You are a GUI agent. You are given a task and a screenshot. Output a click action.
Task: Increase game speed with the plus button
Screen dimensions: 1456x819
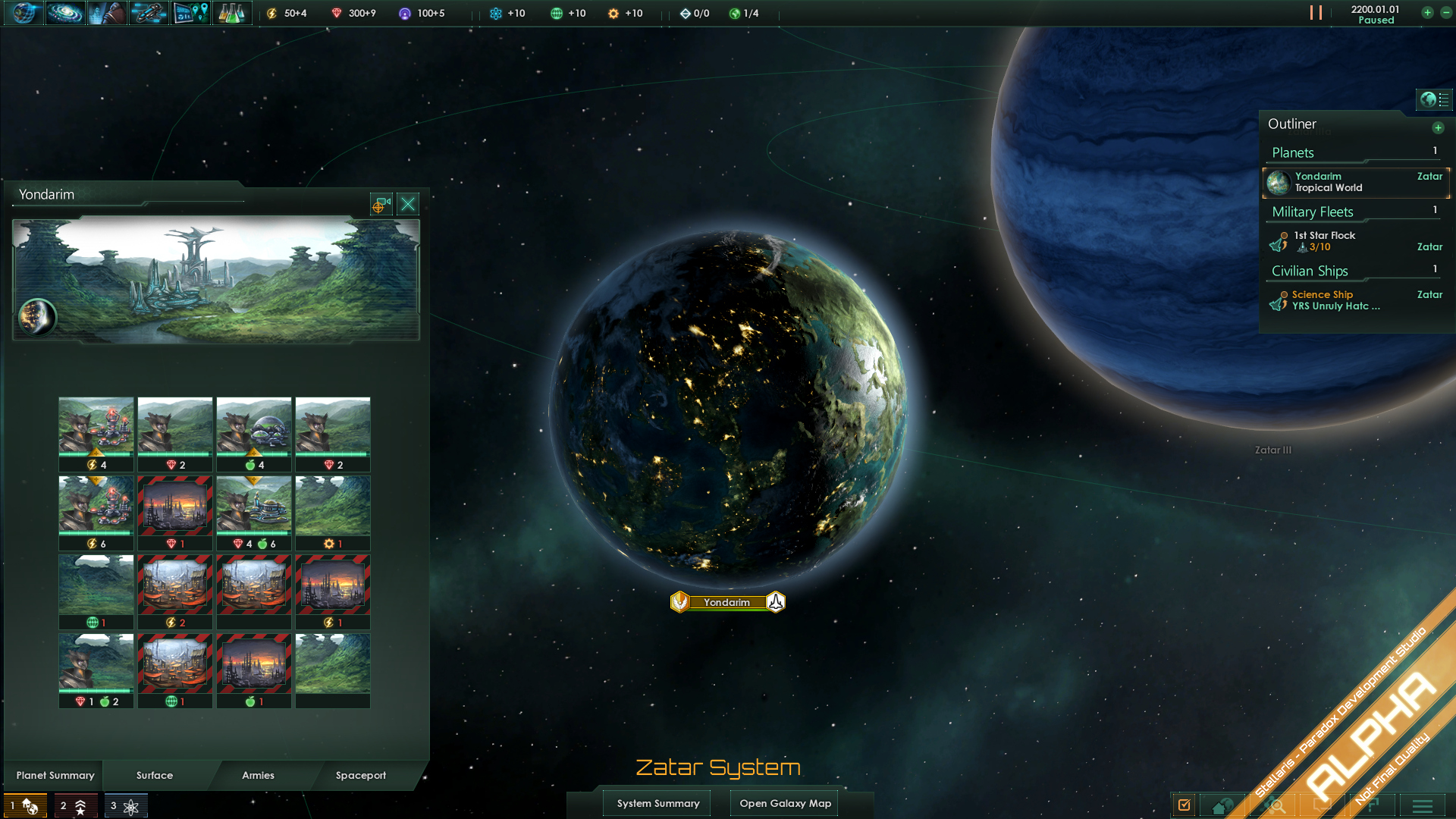[1427, 13]
